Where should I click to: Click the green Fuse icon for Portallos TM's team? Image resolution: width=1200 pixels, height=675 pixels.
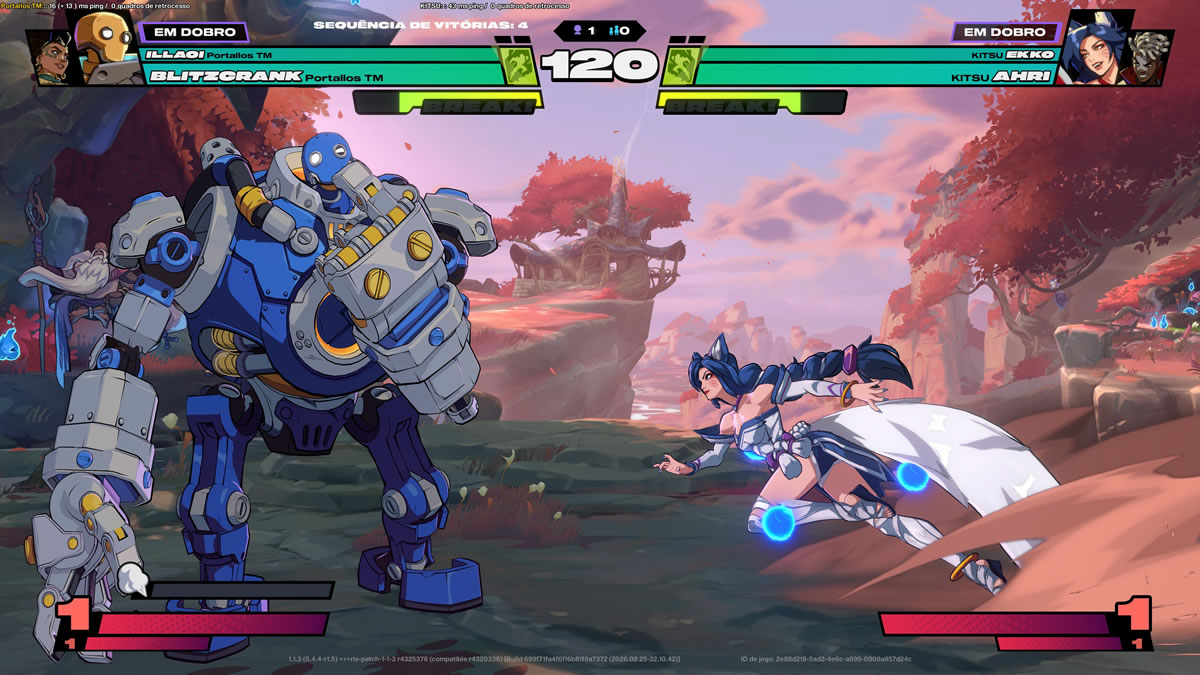520,66
